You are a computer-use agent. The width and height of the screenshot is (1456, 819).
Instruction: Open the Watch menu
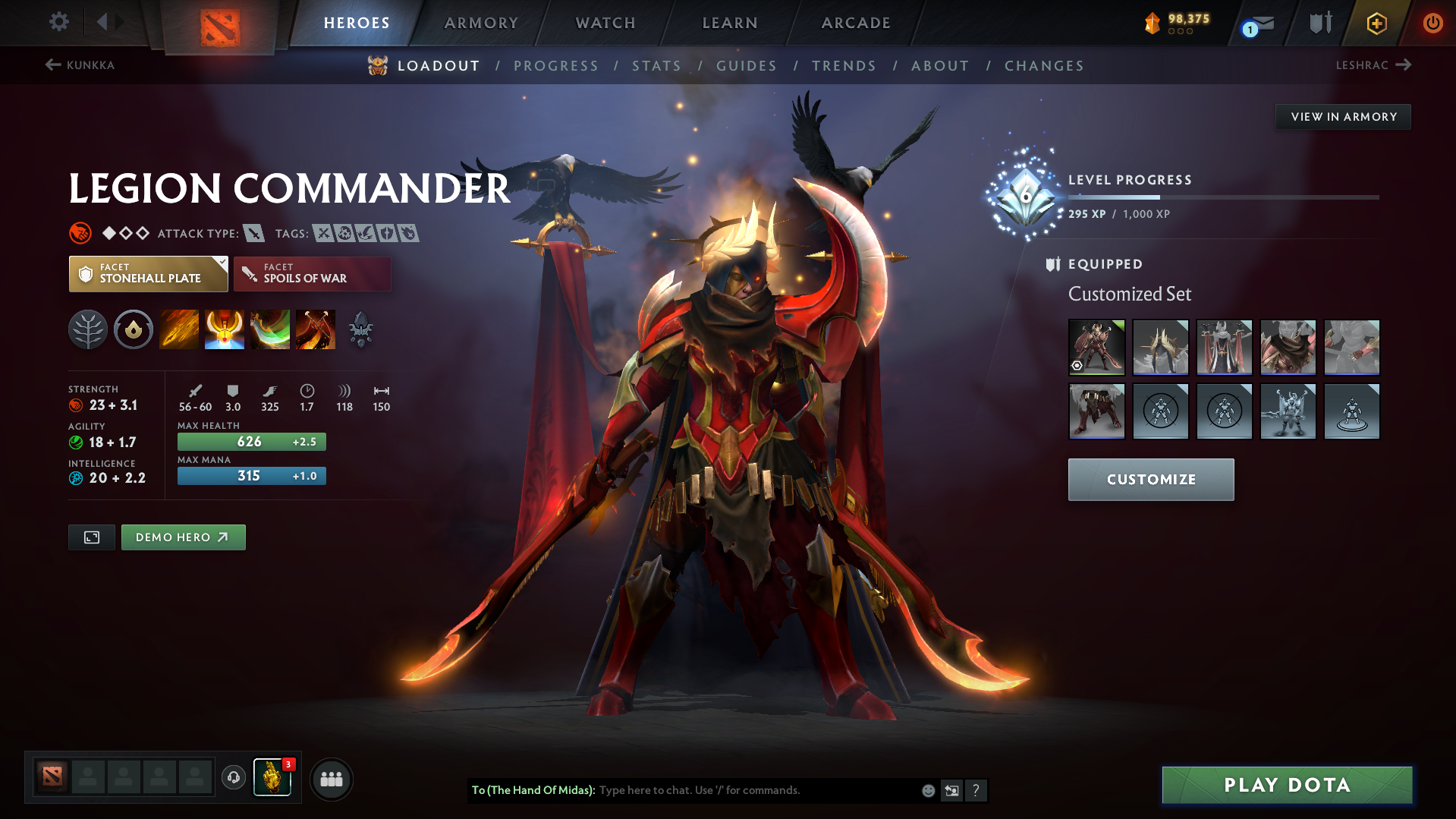point(605,22)
